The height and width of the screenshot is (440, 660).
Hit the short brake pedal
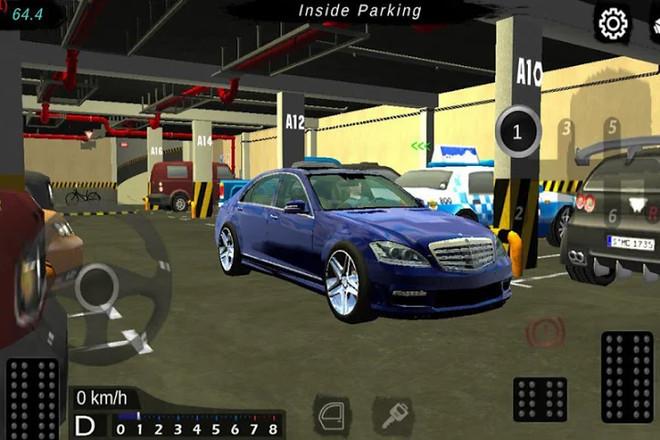tap(540, 399)
